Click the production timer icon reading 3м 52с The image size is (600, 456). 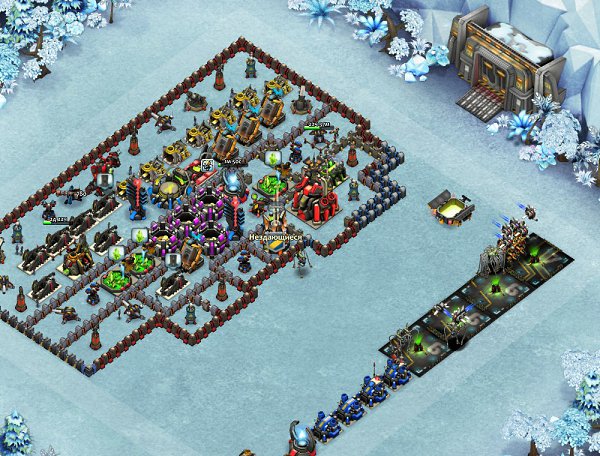click(x=205, y=163)
